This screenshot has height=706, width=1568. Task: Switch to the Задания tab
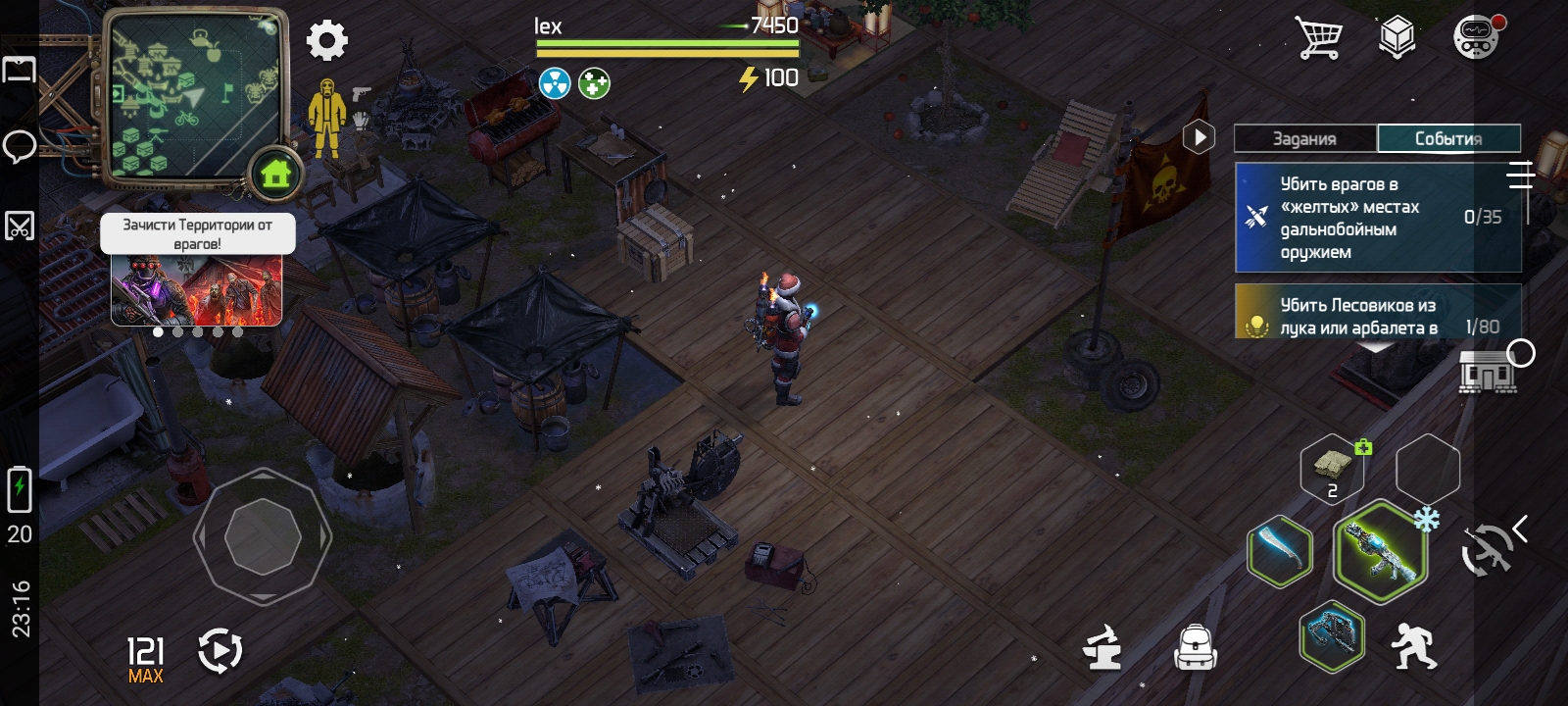coord(1304,138)
